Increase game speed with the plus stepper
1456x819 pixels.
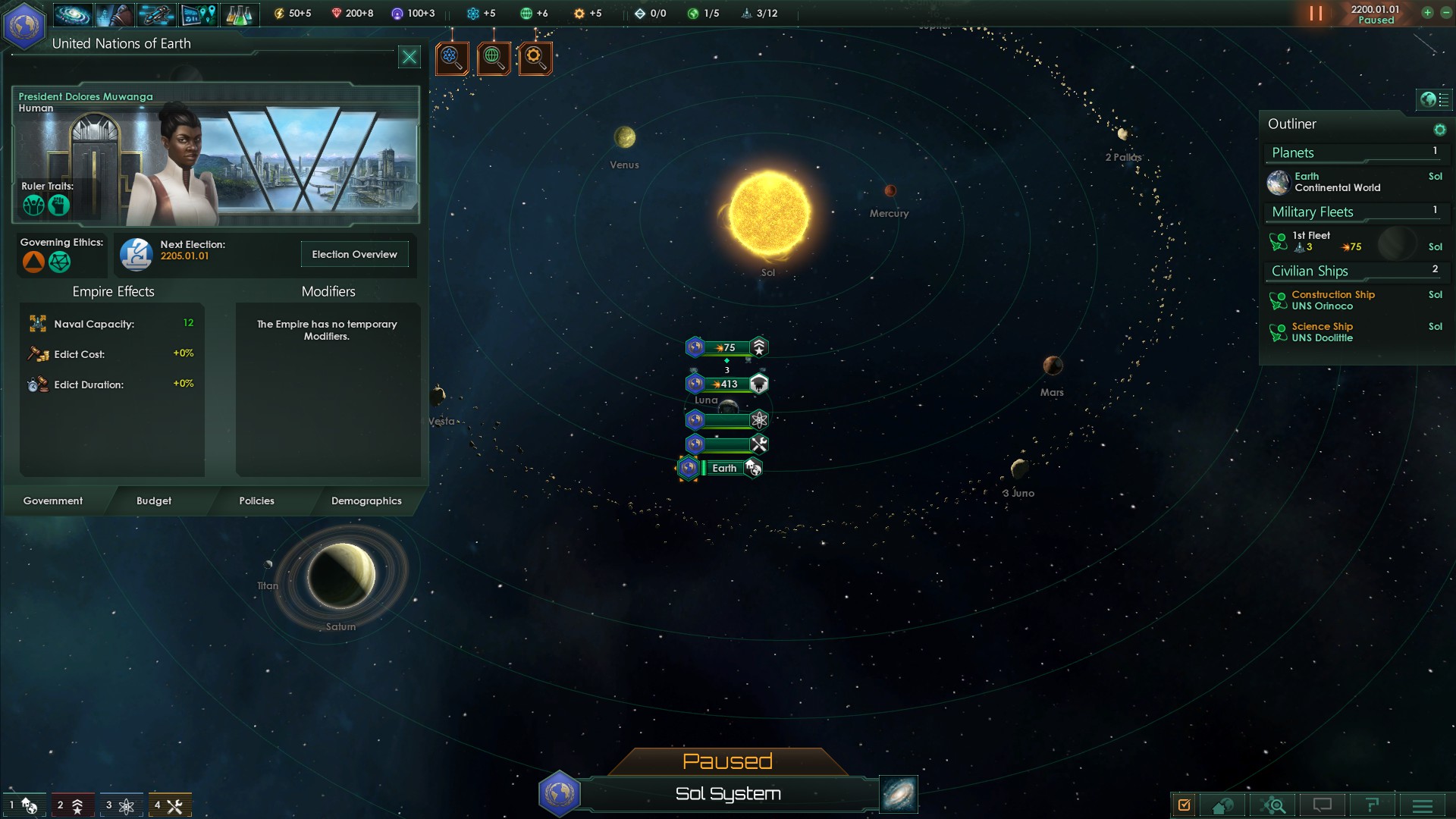[x=1426, y=14]
